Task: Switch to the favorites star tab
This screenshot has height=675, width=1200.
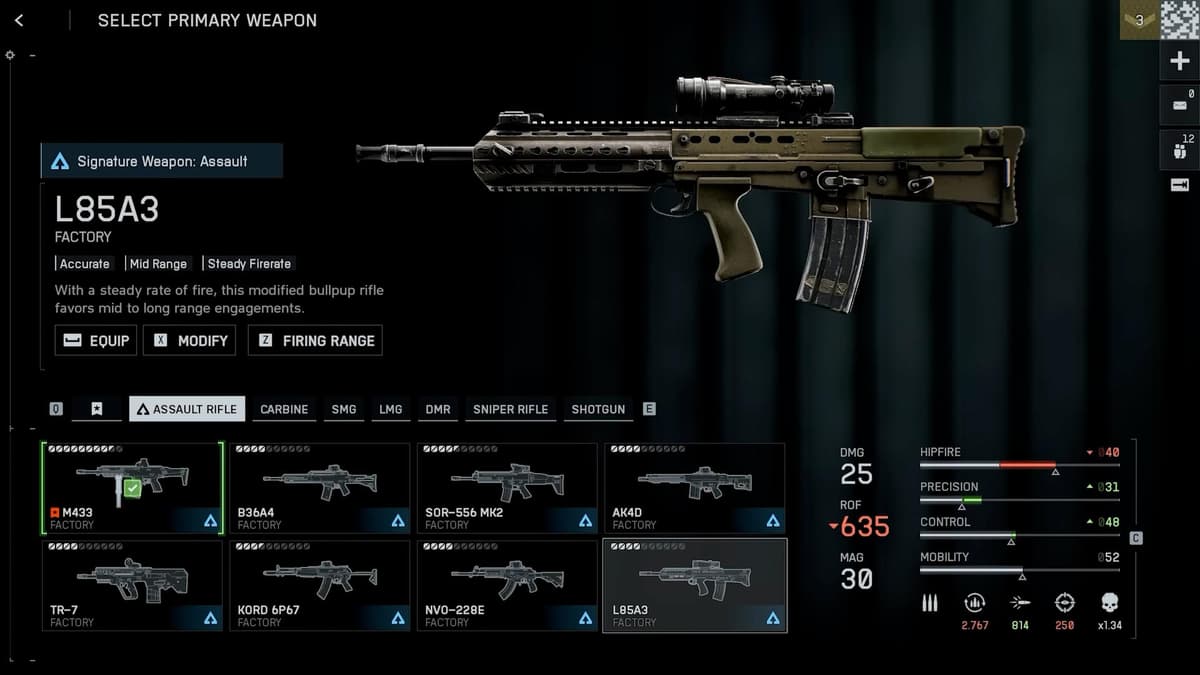Action: (x=97, y=409)
